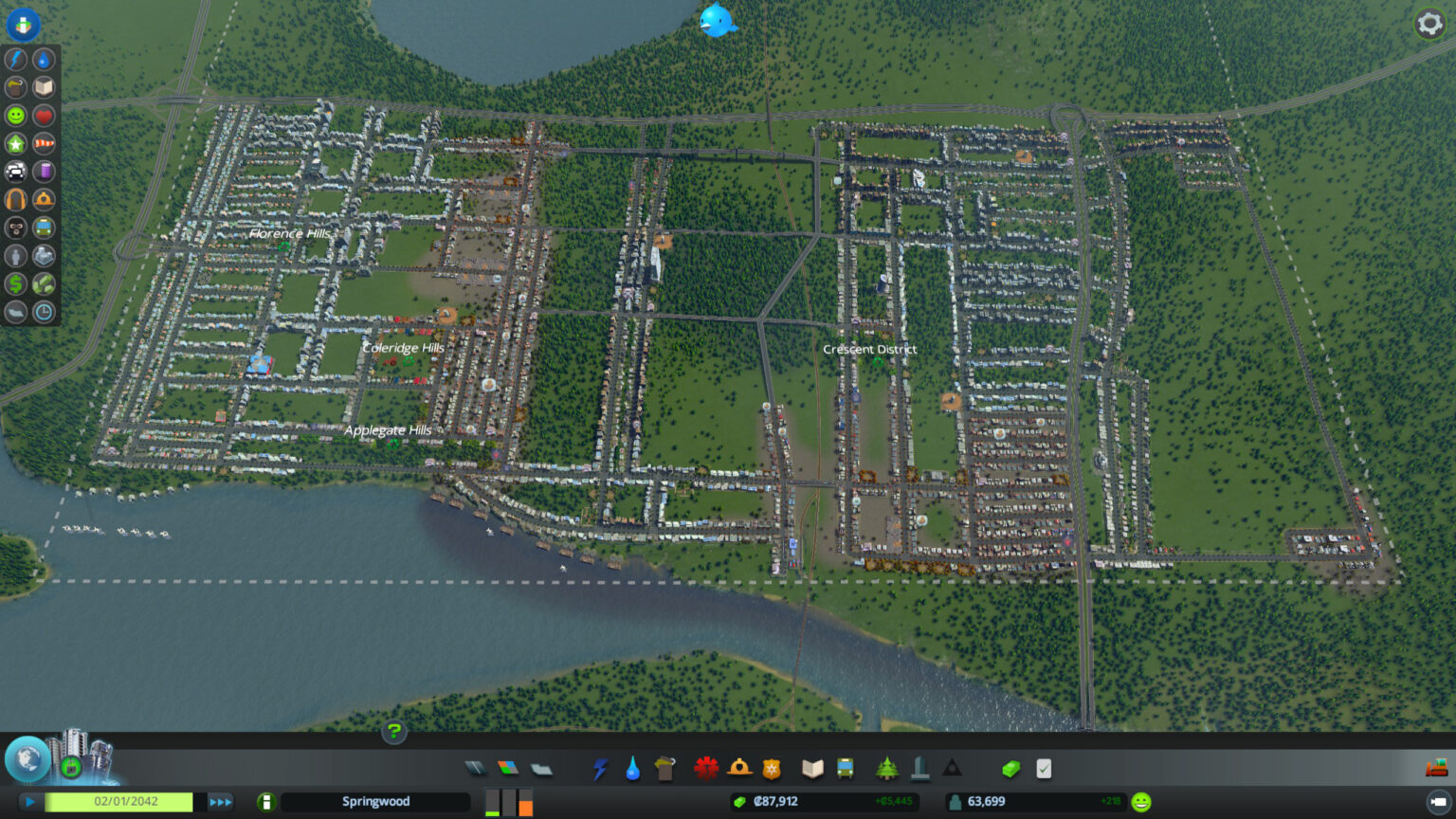Expand the info views panel
1456x819 pixels.
click(23, 25)
